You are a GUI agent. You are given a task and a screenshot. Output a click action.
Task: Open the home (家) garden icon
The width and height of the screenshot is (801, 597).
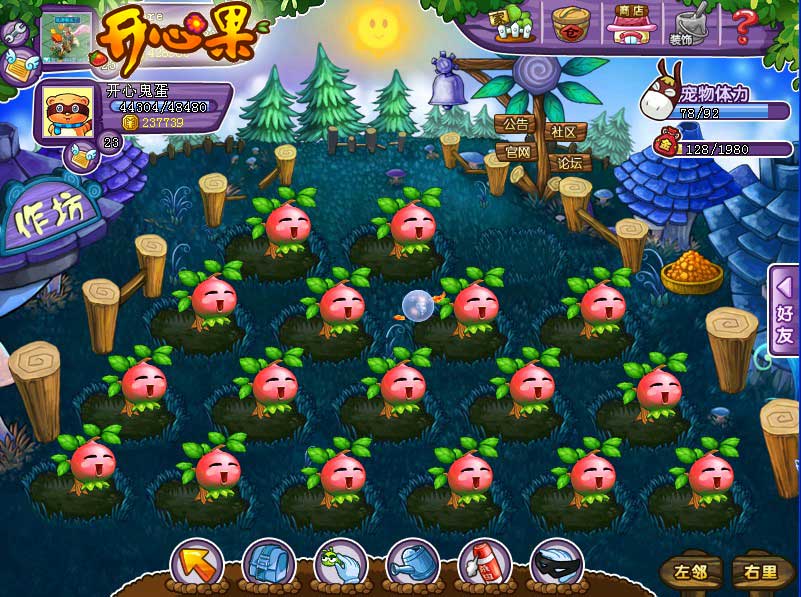pos(508,25)
